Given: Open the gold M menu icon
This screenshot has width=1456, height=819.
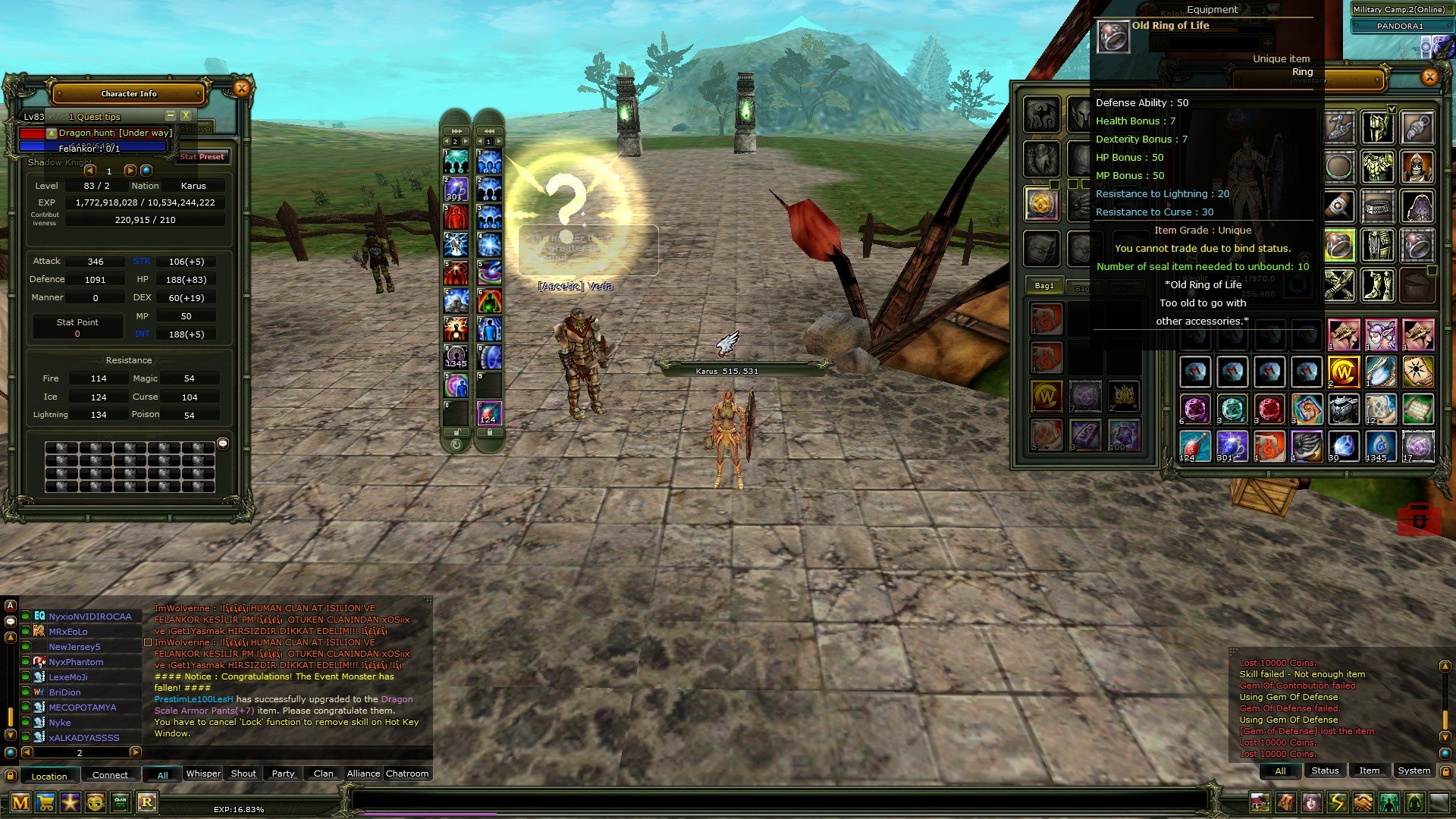Looking at the screenshot, I should click(x=20, y=802).
